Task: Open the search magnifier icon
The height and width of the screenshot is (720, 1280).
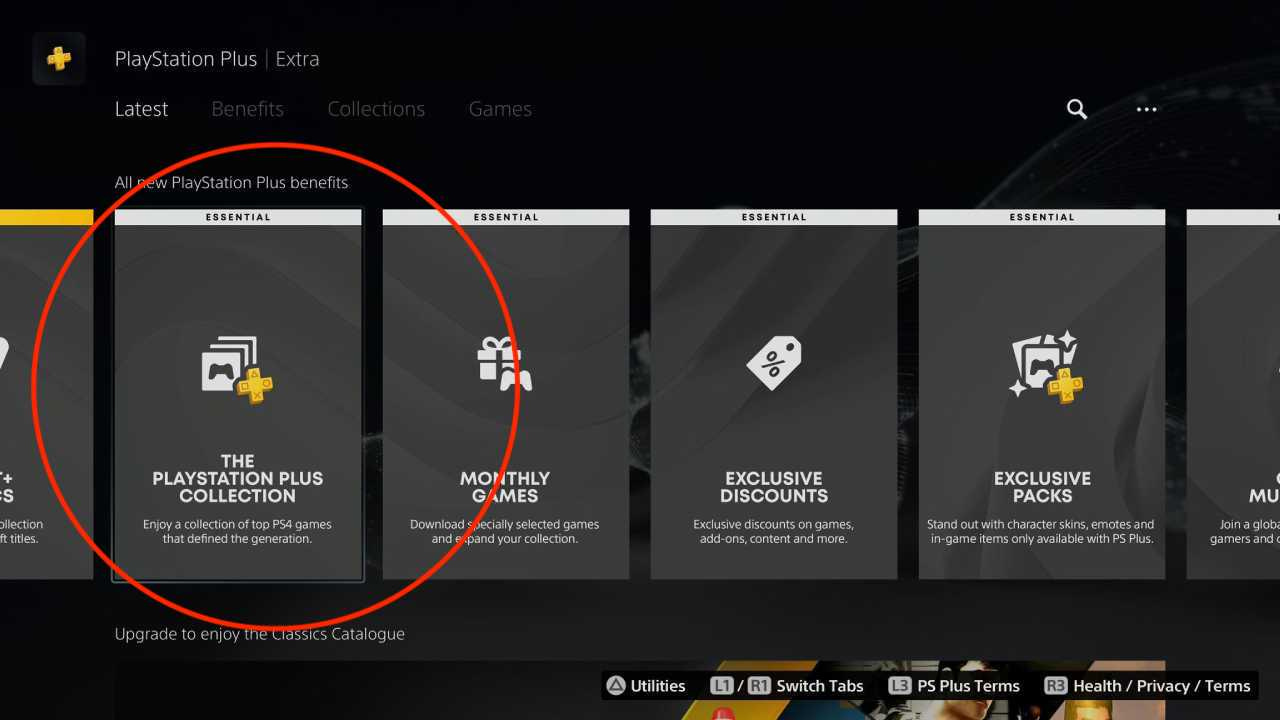Action: [x=1076, y=109]
